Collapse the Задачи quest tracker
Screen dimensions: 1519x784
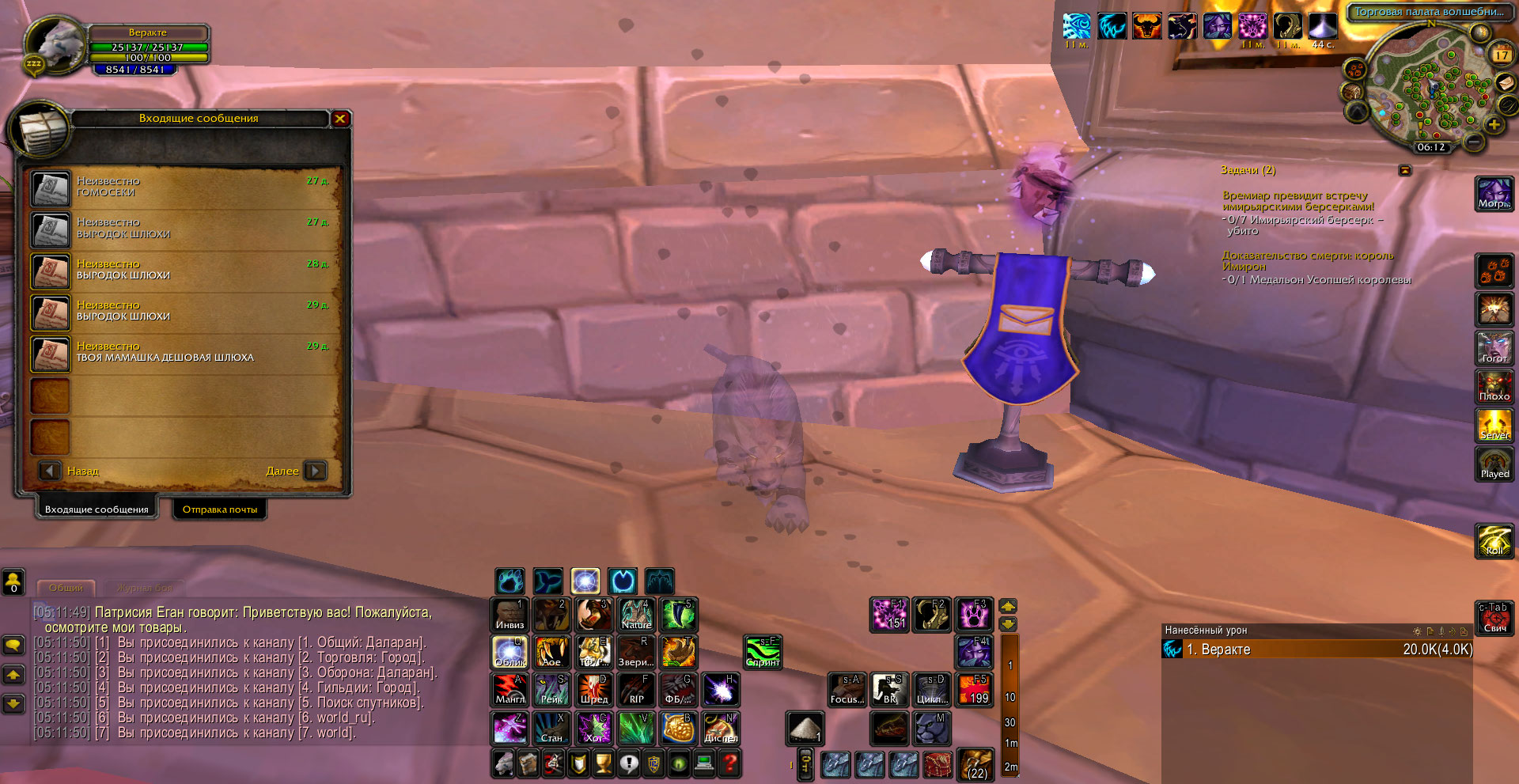coord(1404,170)
